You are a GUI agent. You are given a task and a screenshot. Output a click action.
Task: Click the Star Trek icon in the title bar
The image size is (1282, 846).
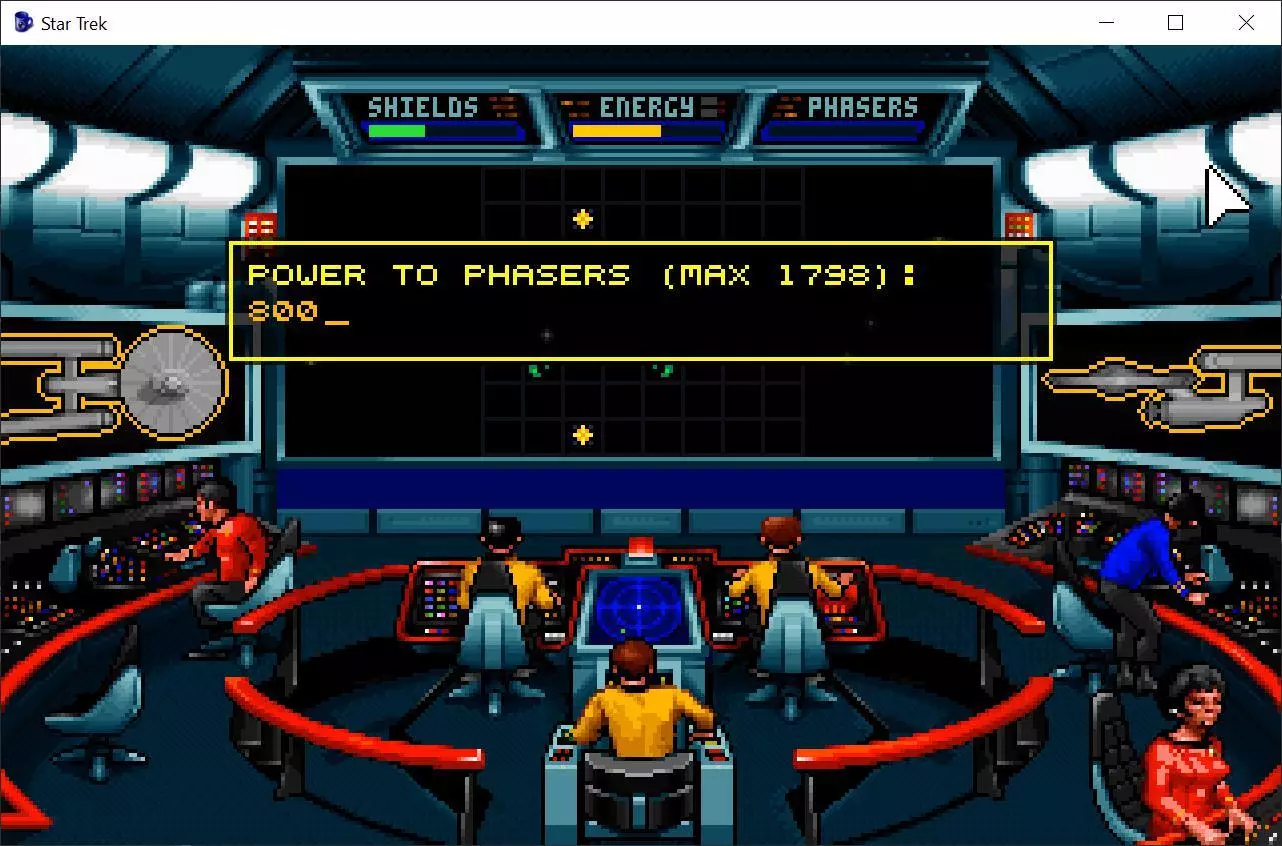[x=21, y=22]
